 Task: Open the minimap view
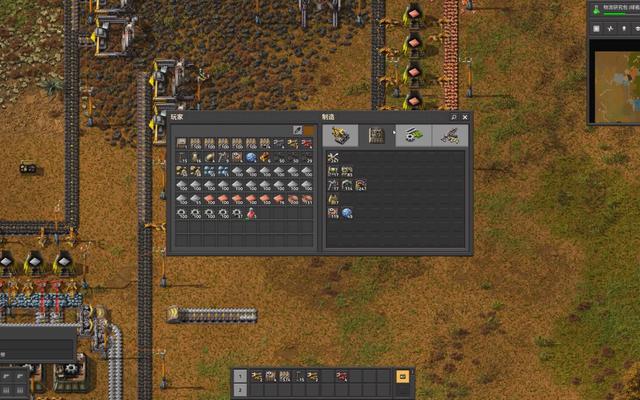[x=614, y=84]
